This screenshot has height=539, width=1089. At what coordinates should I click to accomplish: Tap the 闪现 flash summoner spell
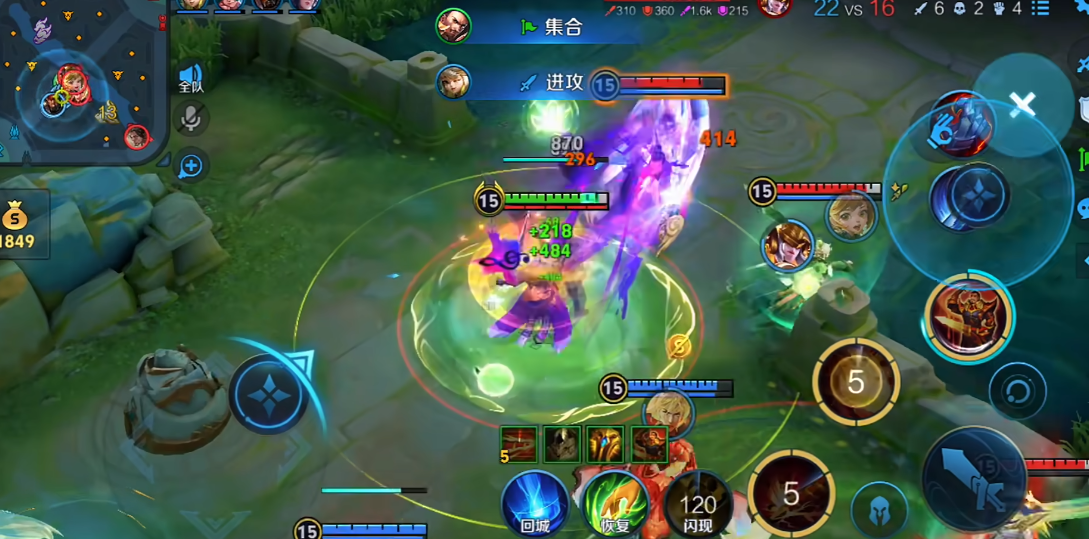click(x=698, y=503)
